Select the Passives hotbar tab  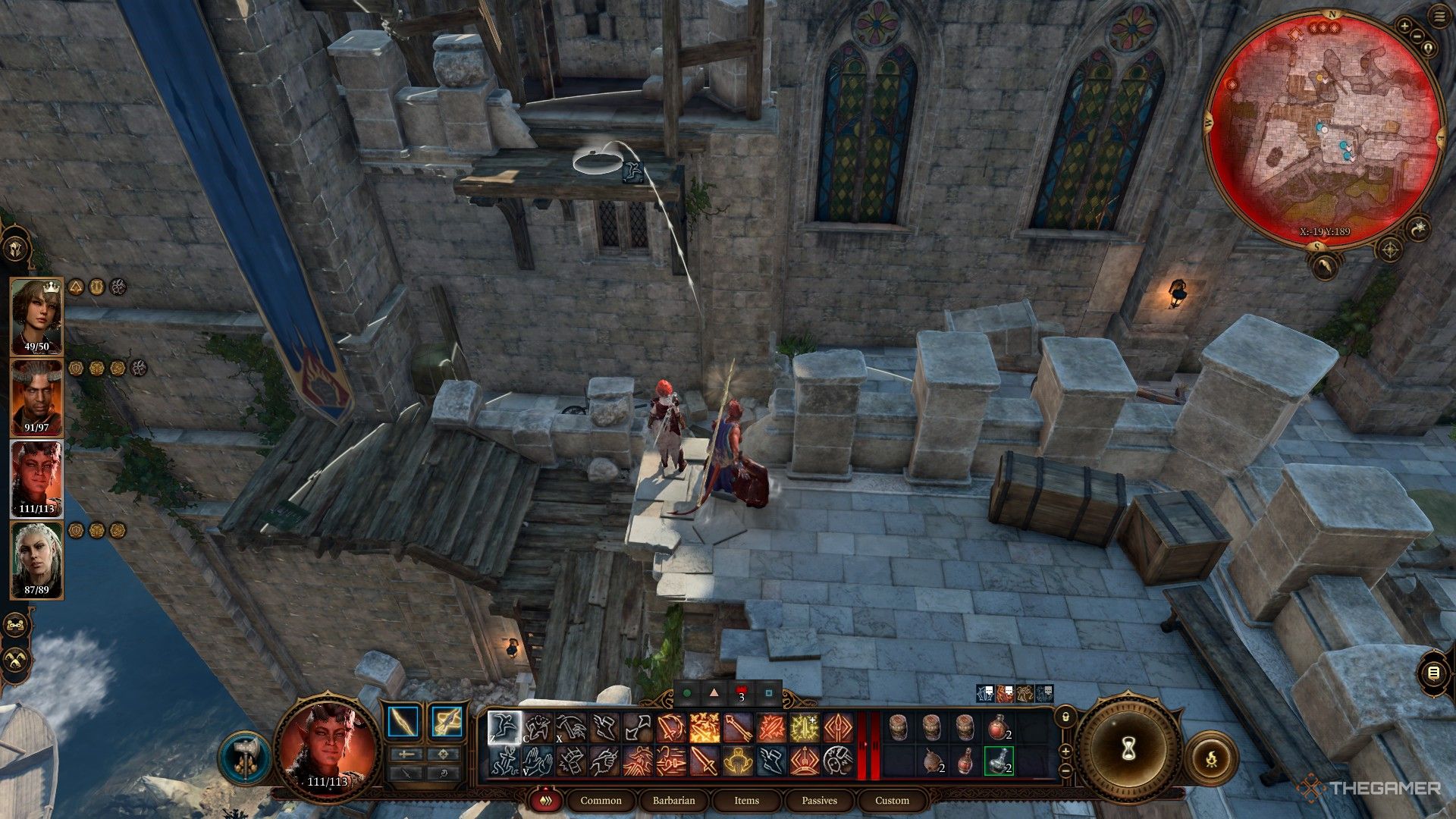click(819, 800)
